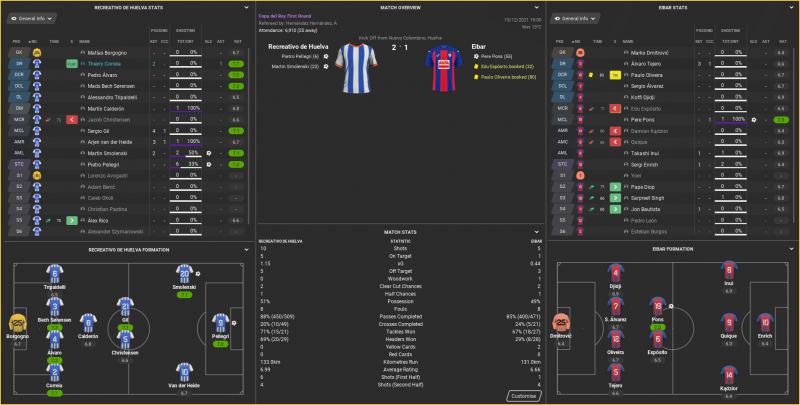Select Borgogno's goalkeeper icon on the Recreativo formation
Screen dimensions: 800x405
[18, 324]
